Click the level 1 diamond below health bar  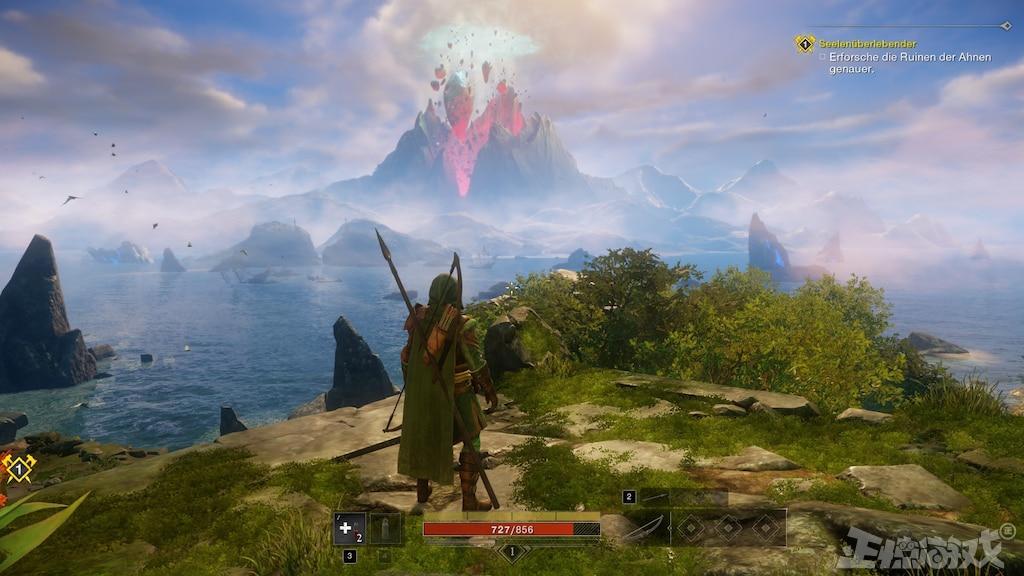click(x=512, y=551)
